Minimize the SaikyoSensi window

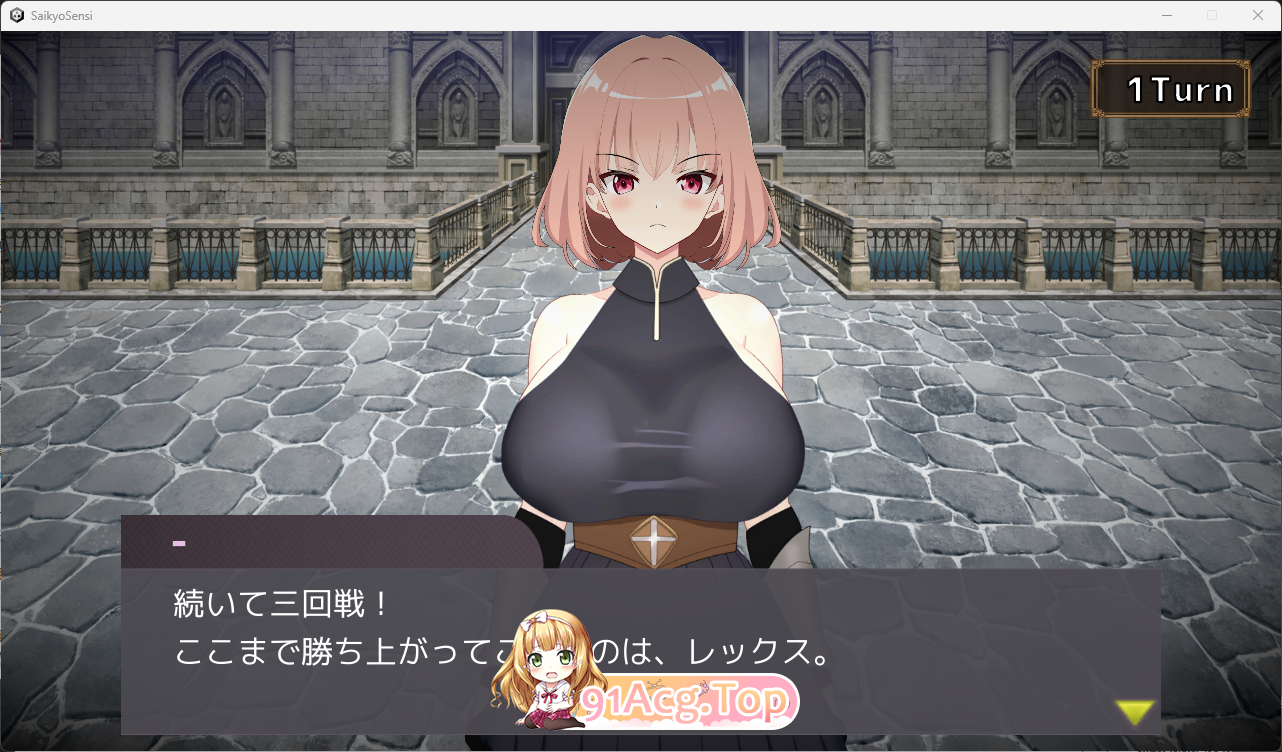pyautogui.click(x=1167, y=15)
